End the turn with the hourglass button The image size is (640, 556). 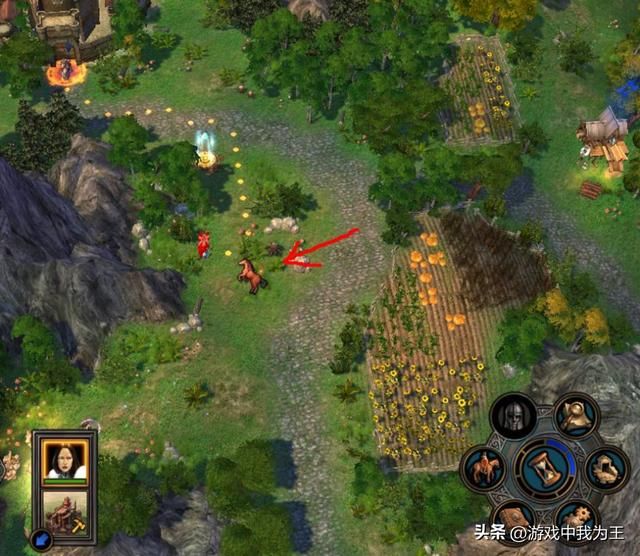pyautogui.click(x=545, y=467)
